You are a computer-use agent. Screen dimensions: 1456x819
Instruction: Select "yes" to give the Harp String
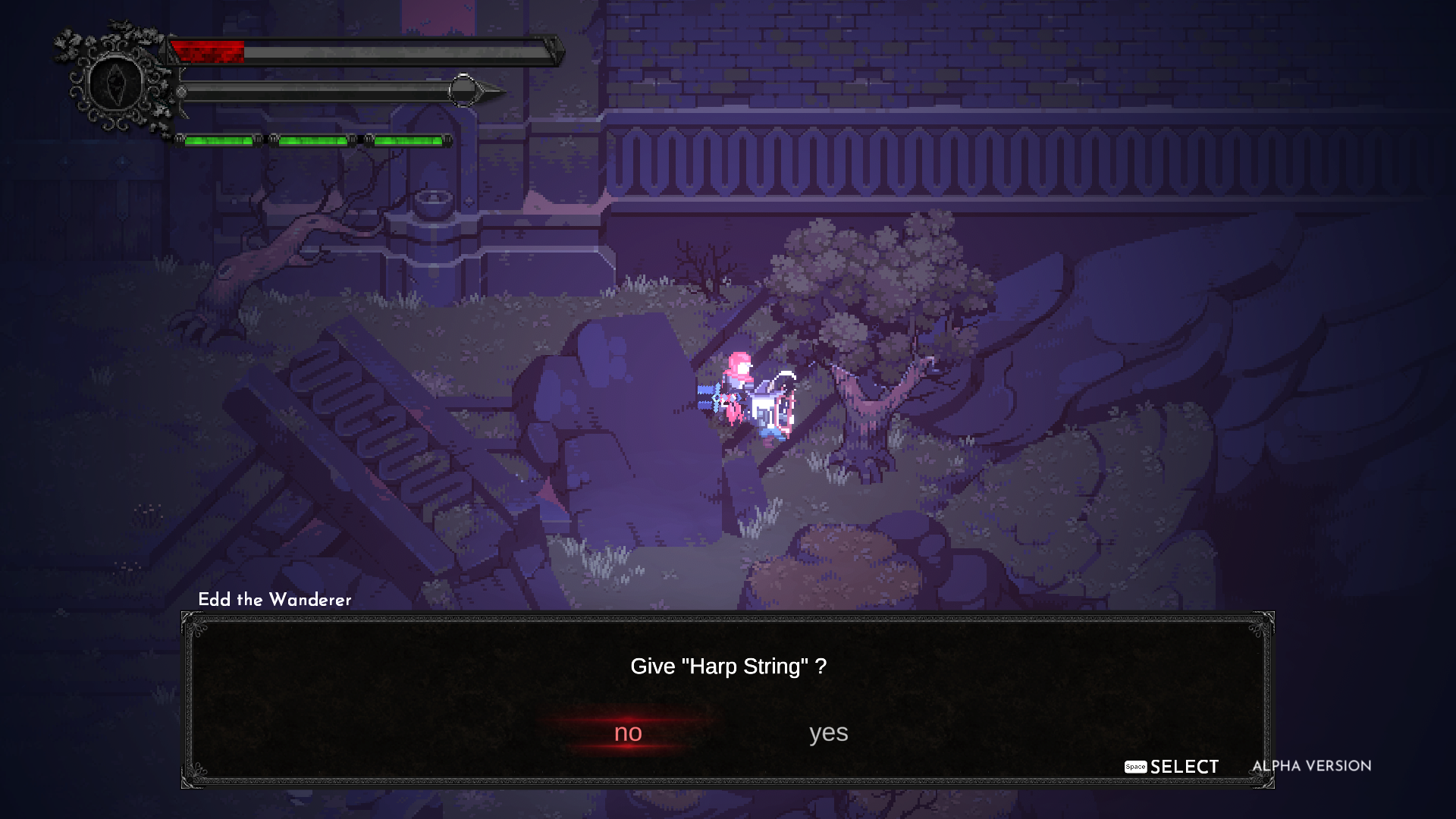pyautogui.click(x=828, y=733)
